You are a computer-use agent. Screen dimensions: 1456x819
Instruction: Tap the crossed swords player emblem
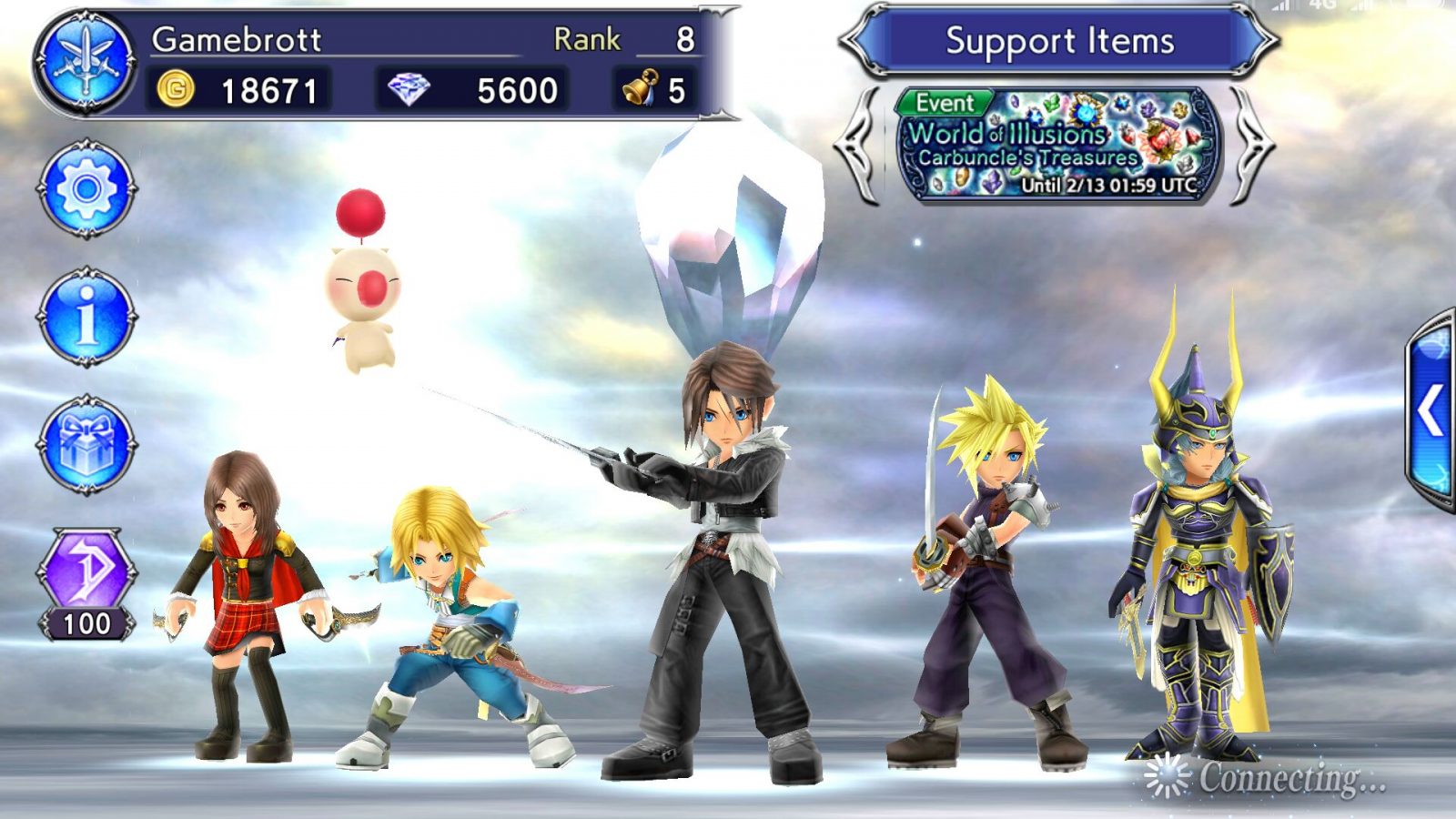(x=86, y=62)
